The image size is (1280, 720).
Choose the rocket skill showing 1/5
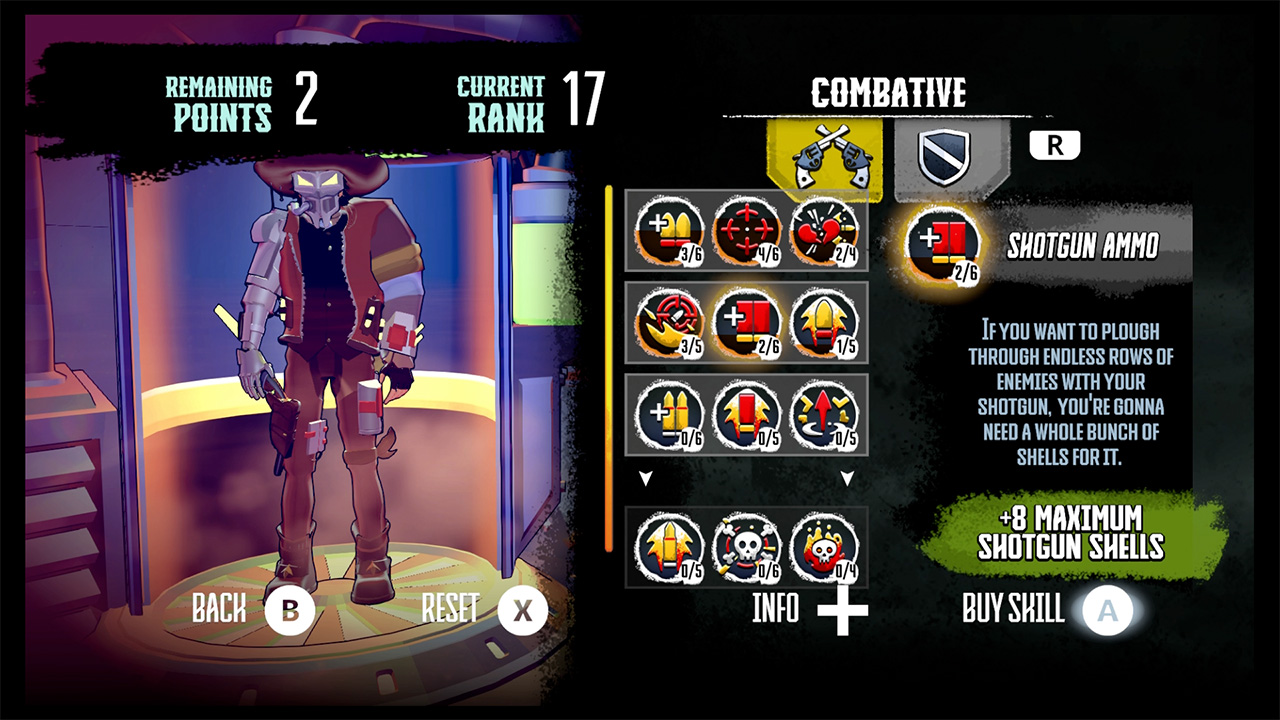coord(825,322)
